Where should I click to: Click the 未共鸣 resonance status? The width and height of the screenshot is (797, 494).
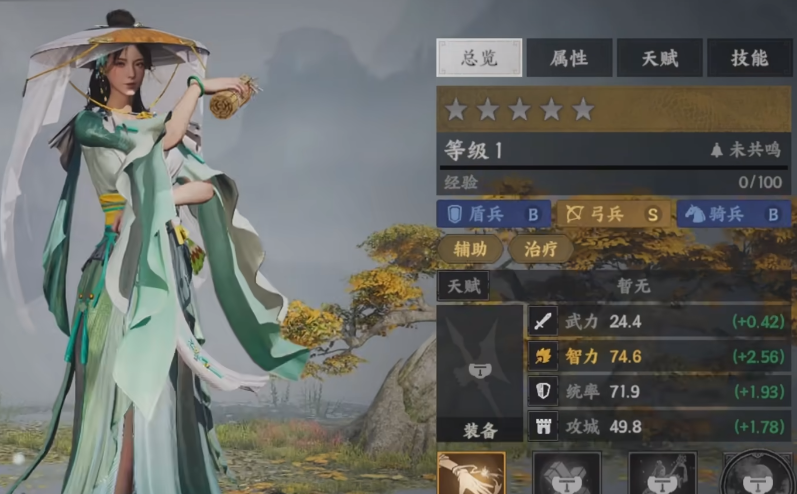(745, 150)
